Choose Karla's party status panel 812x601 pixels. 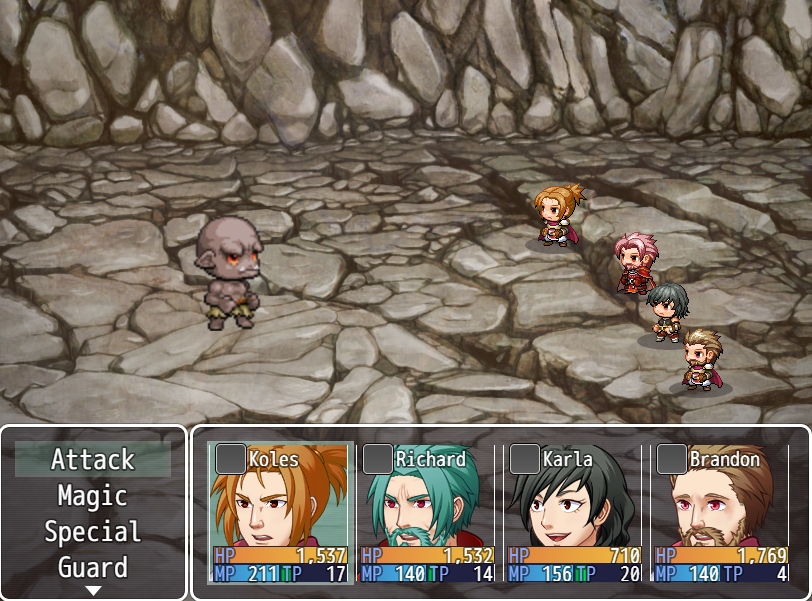(x=575, y=513)
